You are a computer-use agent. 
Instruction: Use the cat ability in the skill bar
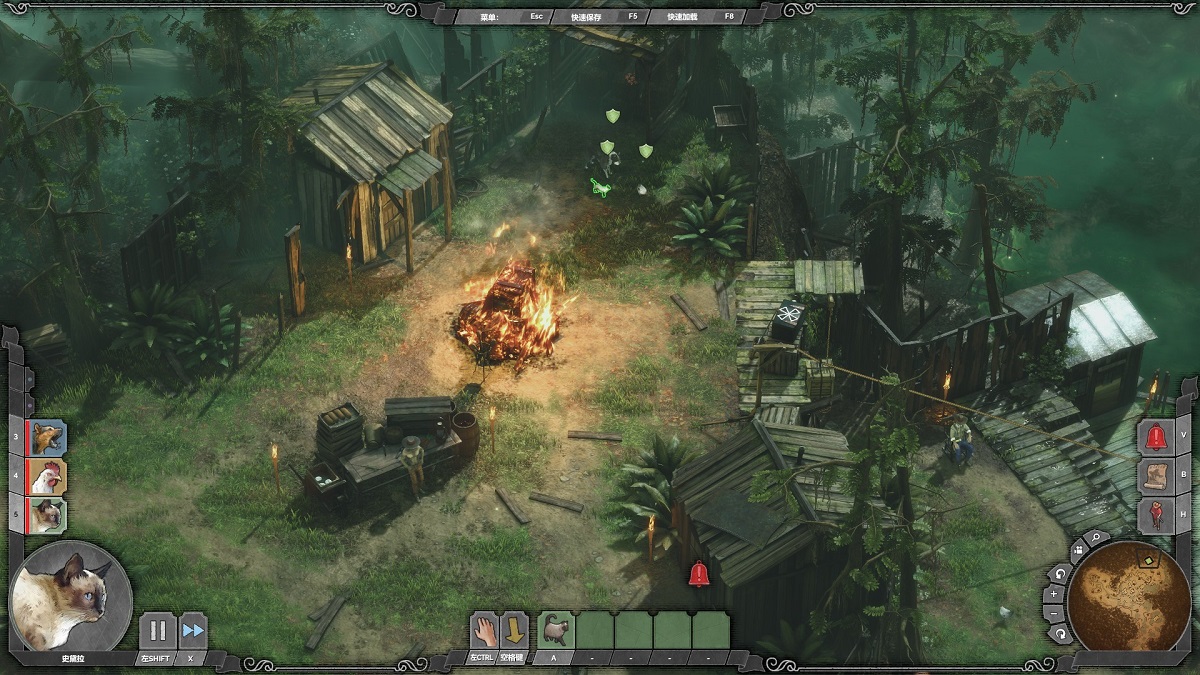click(x=555, y=630)
